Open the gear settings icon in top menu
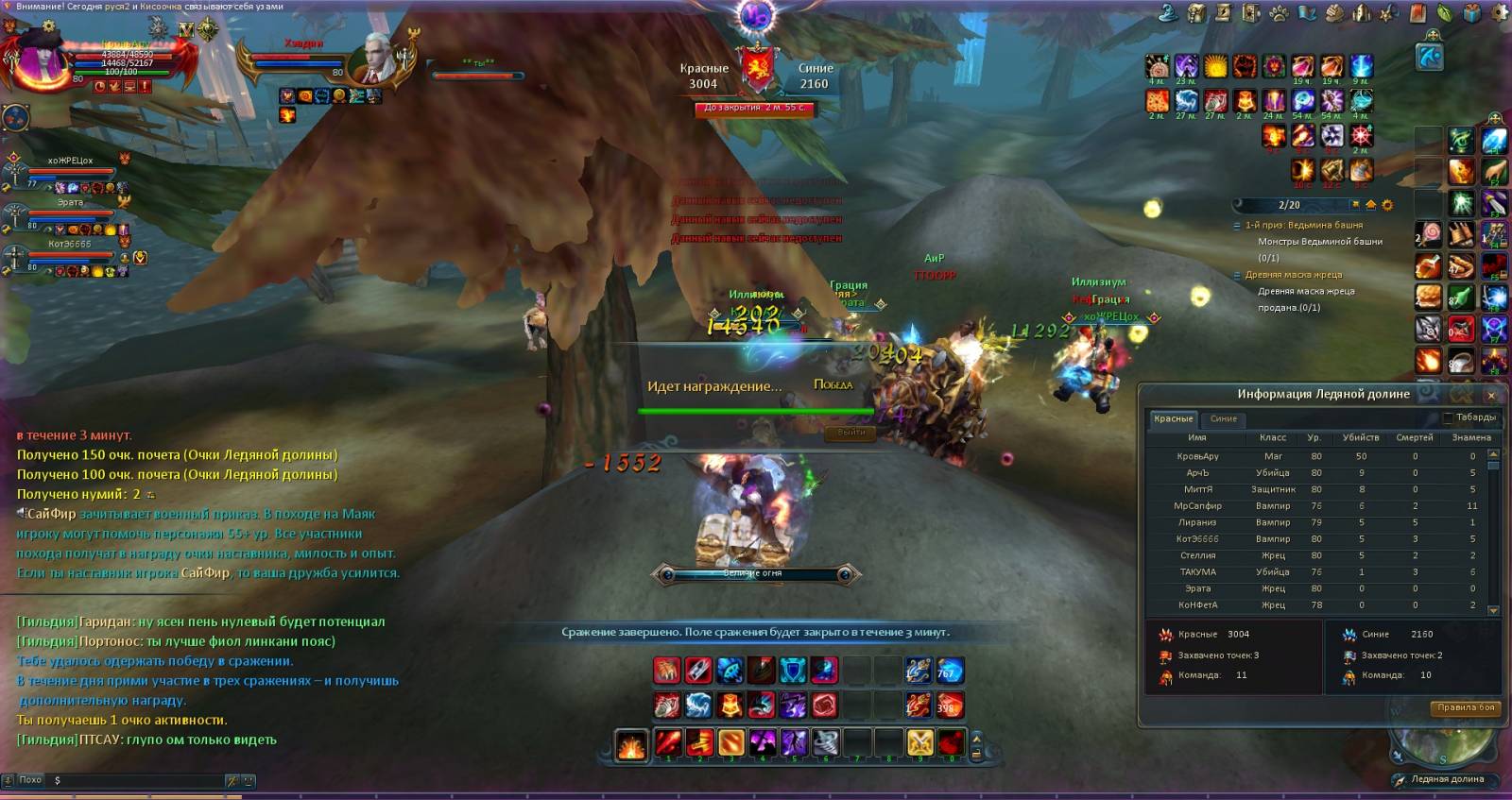 coord(1501,12)
